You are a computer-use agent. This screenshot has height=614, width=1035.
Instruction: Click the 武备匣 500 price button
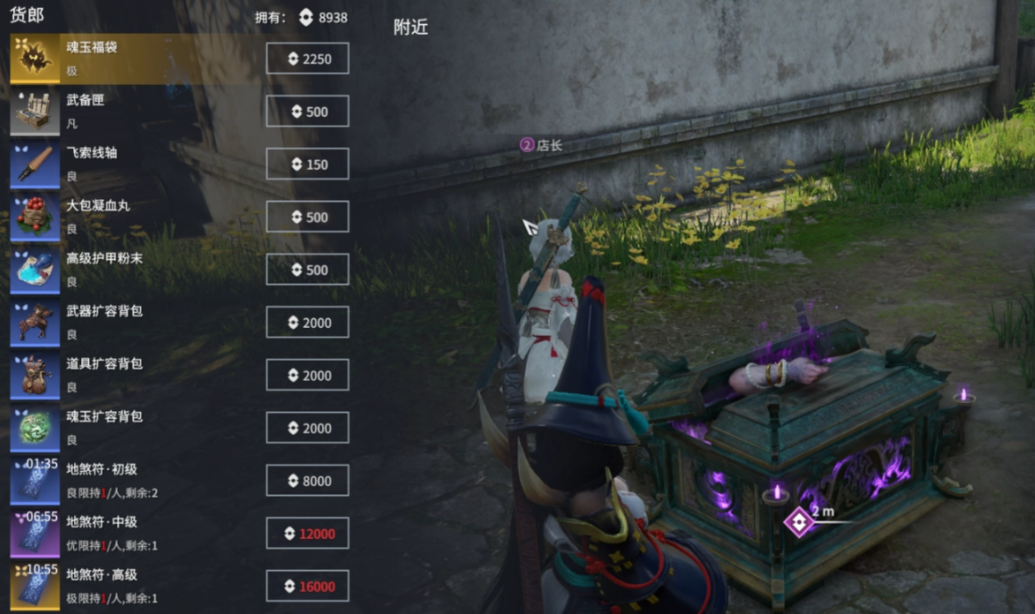click(x=307, y=112)
